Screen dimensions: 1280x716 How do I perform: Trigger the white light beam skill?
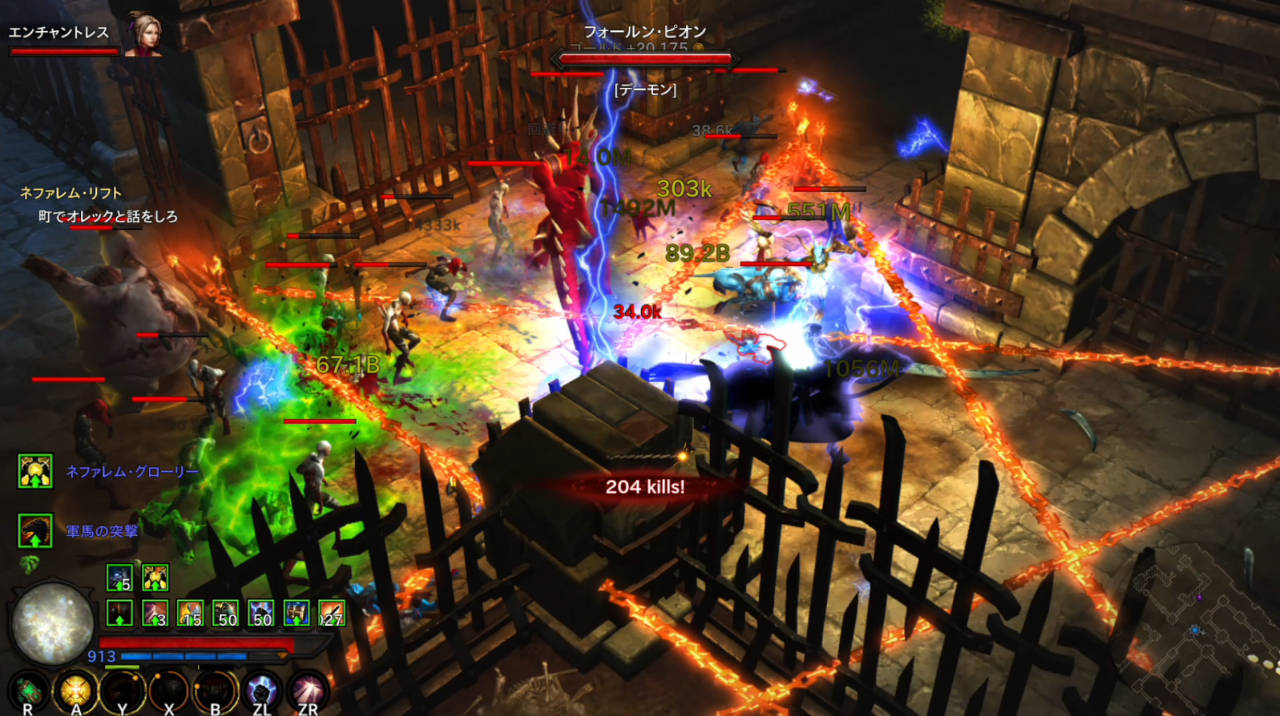coord(308,689)
